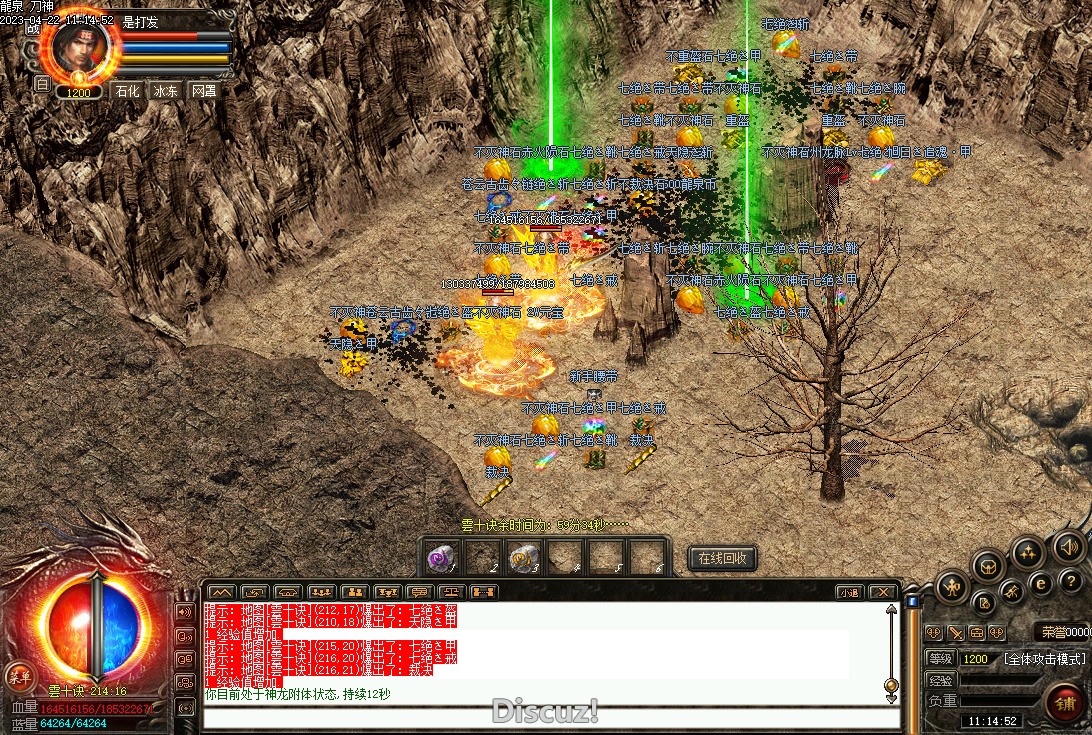This screenshot has width=1092, height=735.
Task: Open the bag chest icon
Action: pos(988,566)
